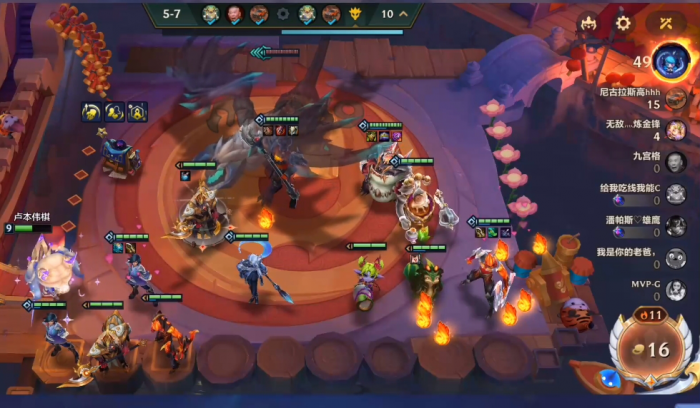This screenshot has width=700, height=408.
Task: Open player 我是你的老爸 portrait
Action: pos(676,258)
